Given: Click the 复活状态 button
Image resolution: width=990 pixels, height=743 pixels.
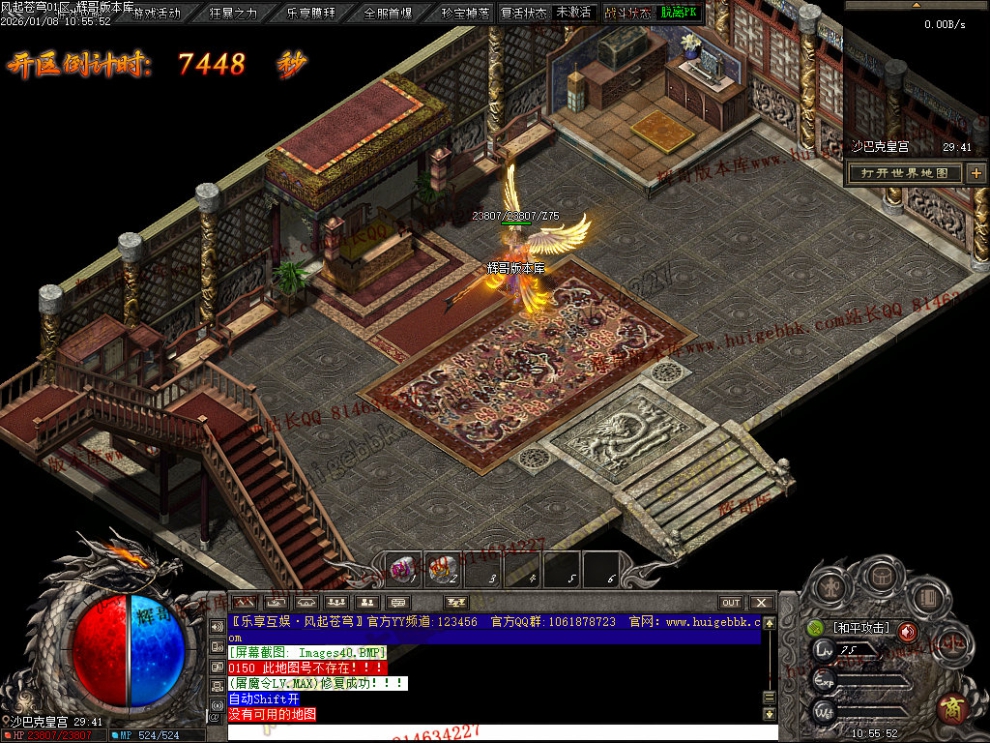Looking at the screenshot, I should [x=524, y=13].
